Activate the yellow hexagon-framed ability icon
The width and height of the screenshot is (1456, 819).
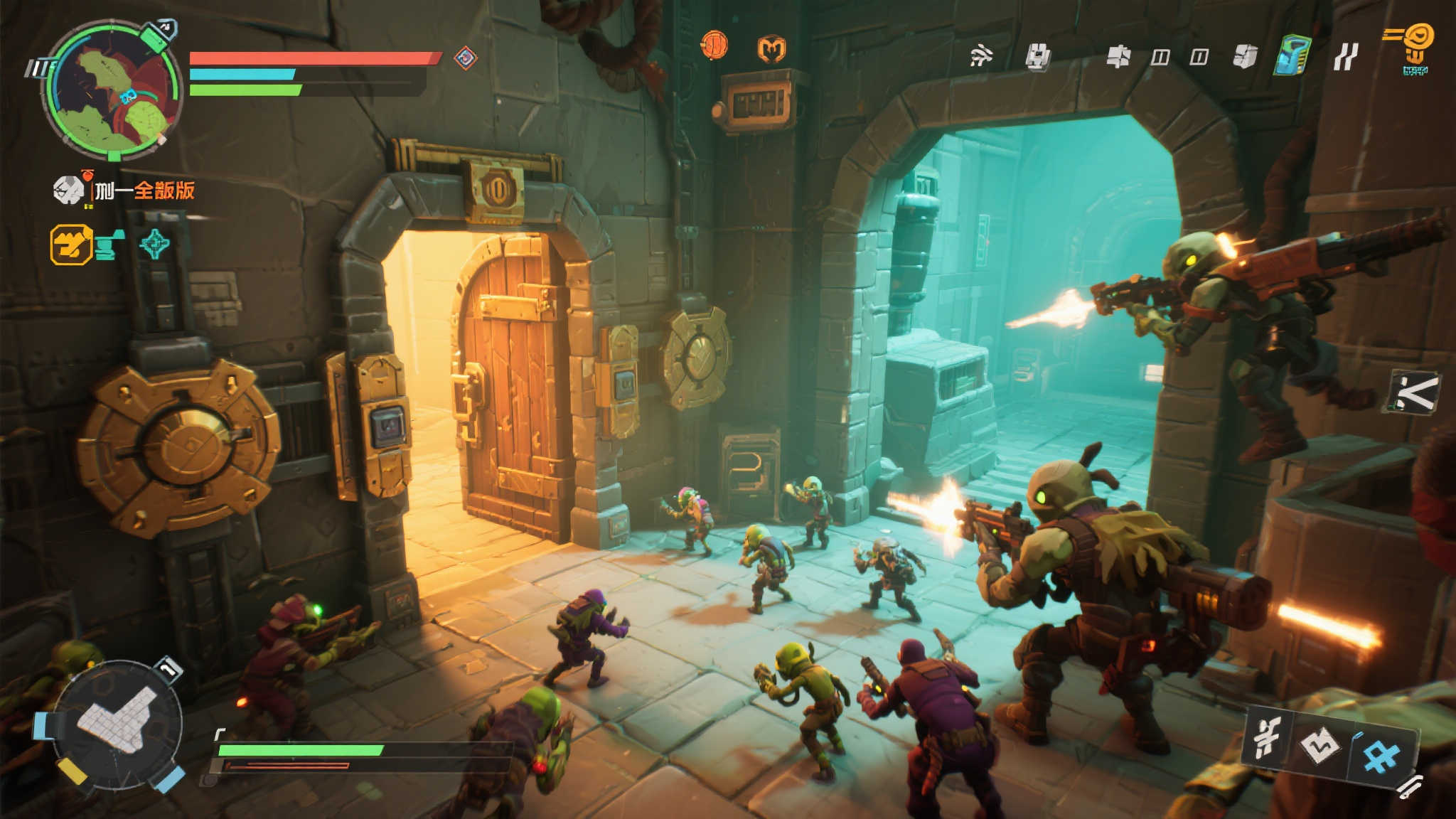pyautogui.click(x=71, y=245)
